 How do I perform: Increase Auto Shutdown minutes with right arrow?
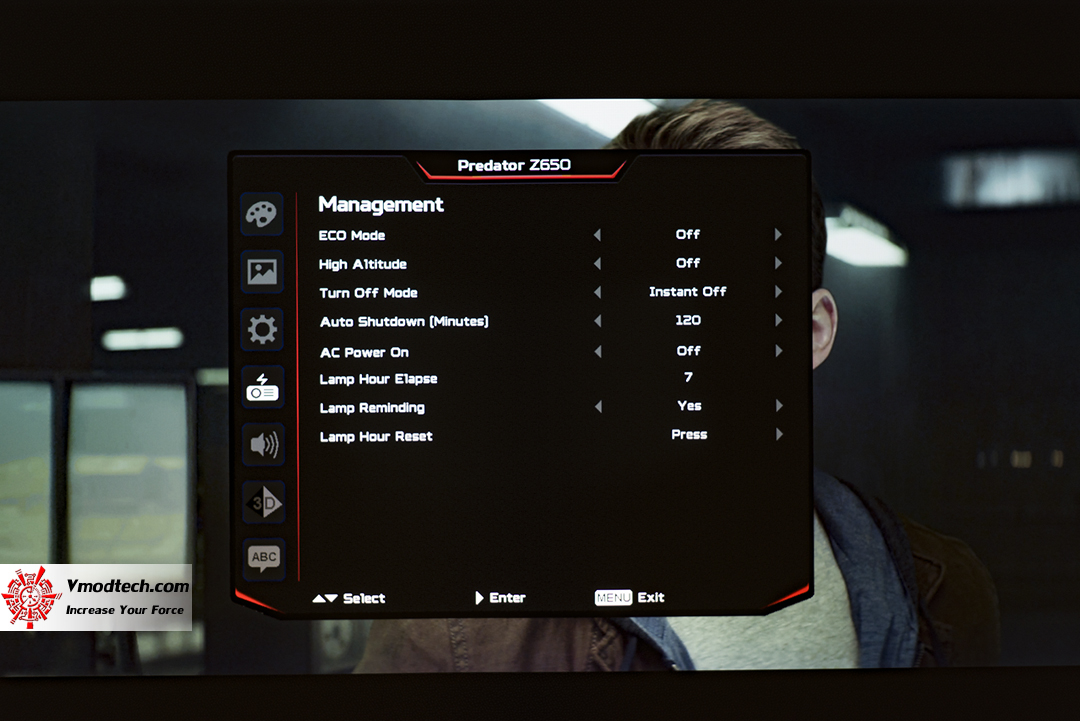(x=778, y=321)
